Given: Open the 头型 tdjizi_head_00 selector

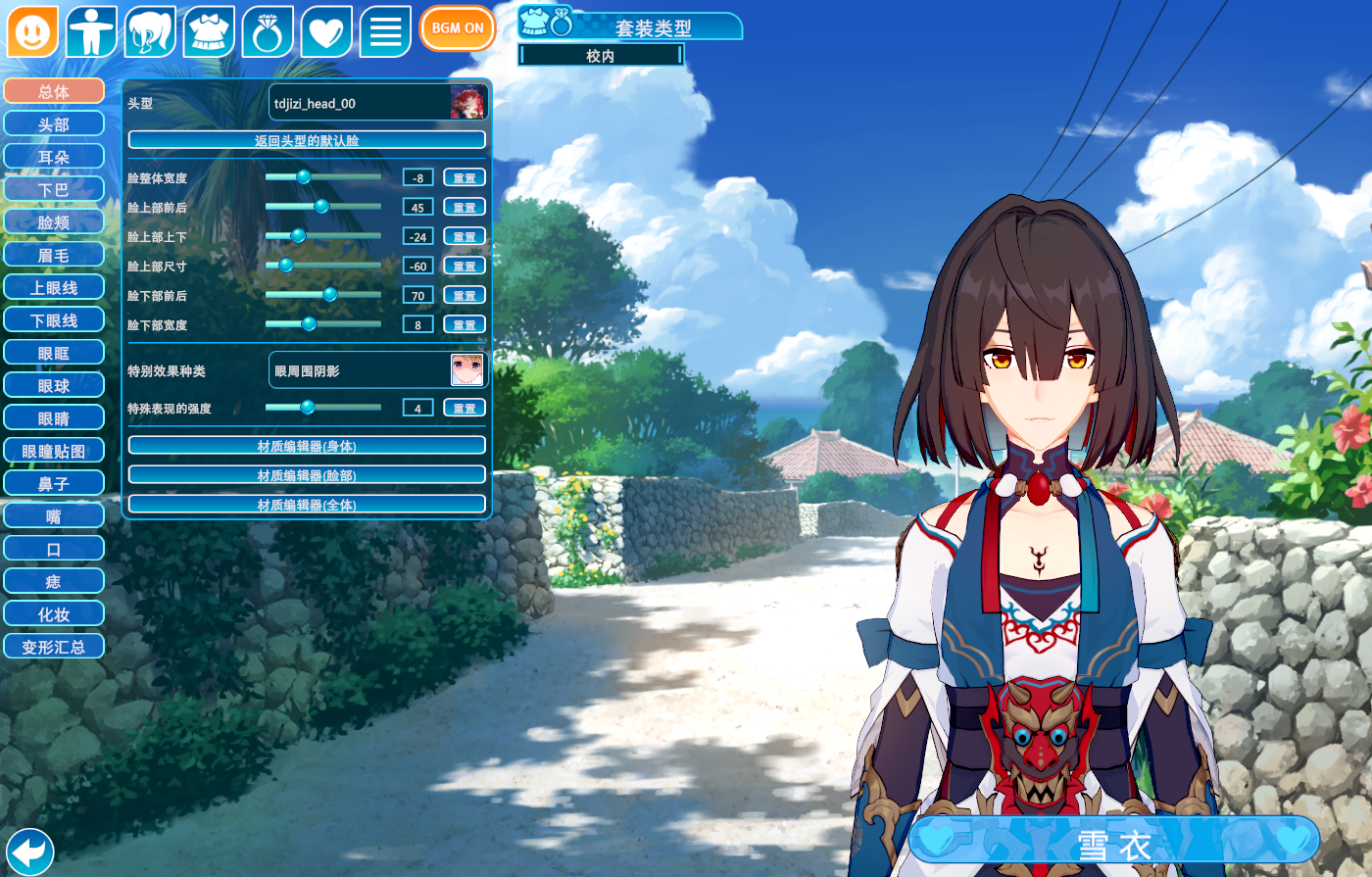Looking at the screenshot, I should tap(378, 103).
